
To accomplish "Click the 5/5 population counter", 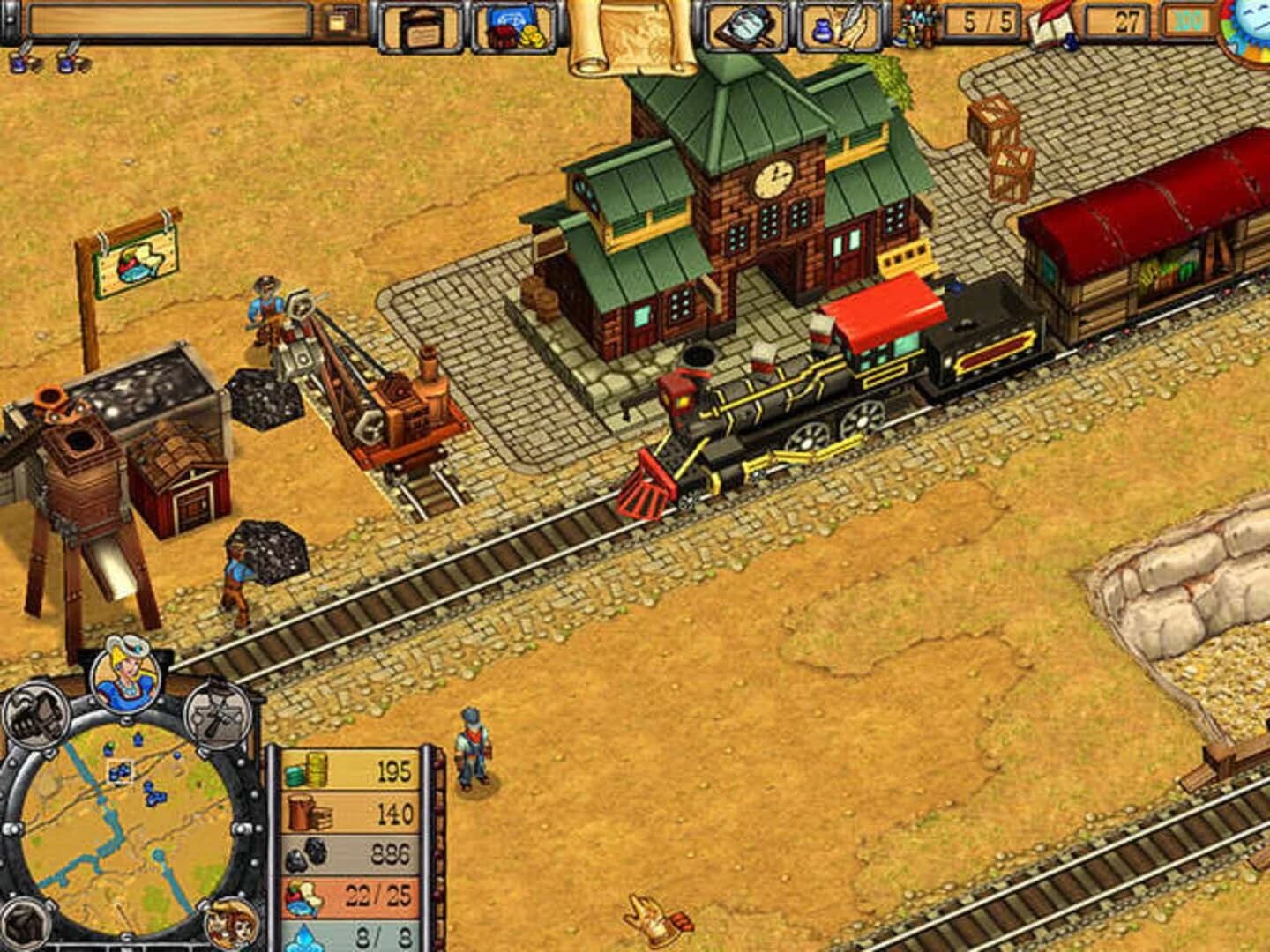I will point(983,22).
